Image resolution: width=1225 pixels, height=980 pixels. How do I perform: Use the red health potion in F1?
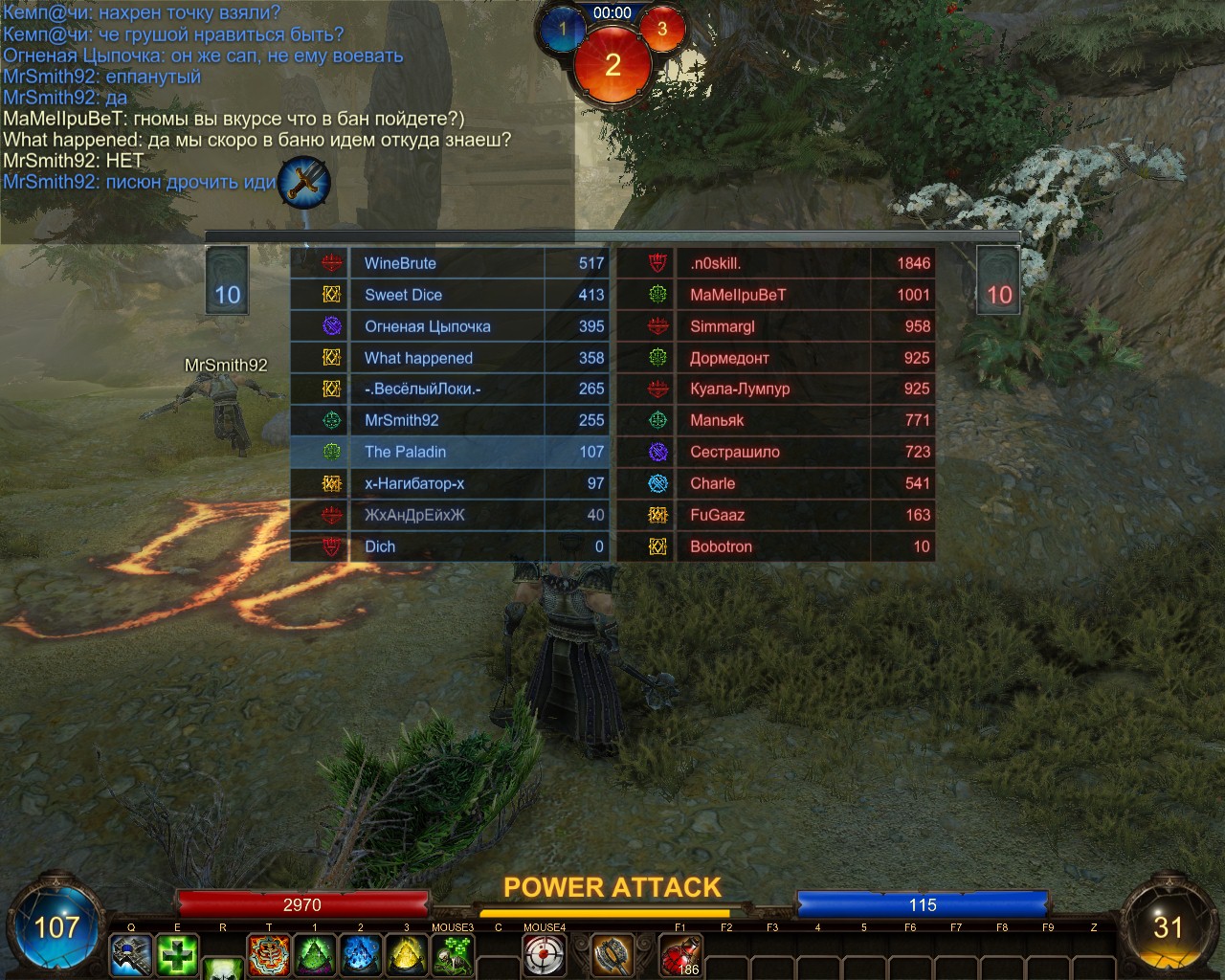pyautogui.click(x=680, y=954)
